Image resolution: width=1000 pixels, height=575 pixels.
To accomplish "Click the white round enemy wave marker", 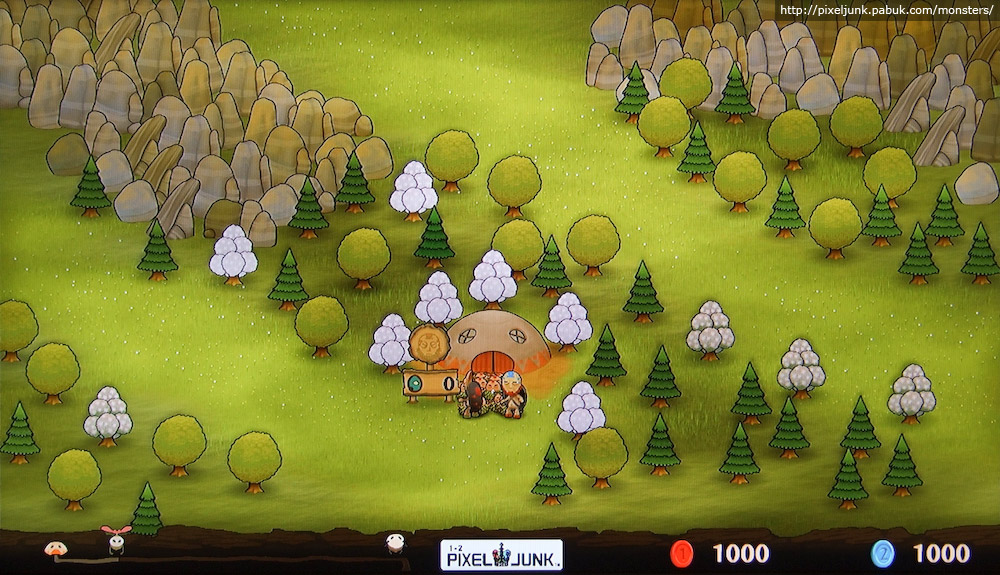I will pyautogui.click(x=396, y=543).
